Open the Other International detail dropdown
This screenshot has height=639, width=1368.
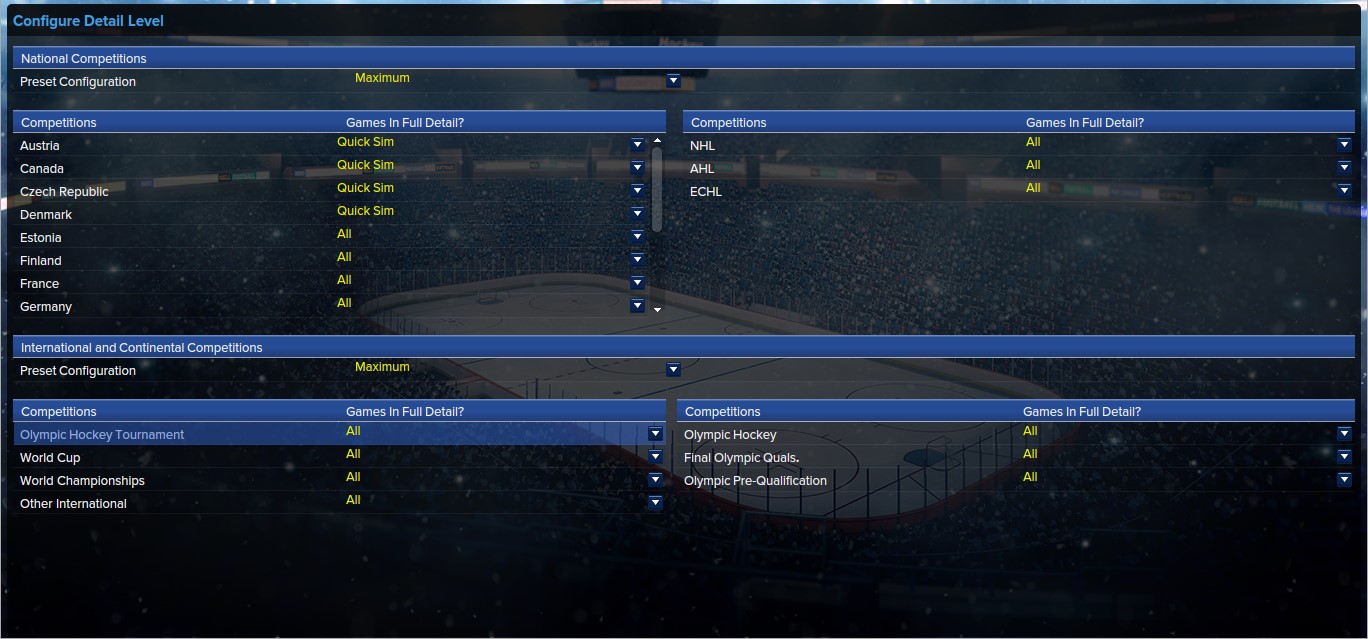(x=655, y=503)
